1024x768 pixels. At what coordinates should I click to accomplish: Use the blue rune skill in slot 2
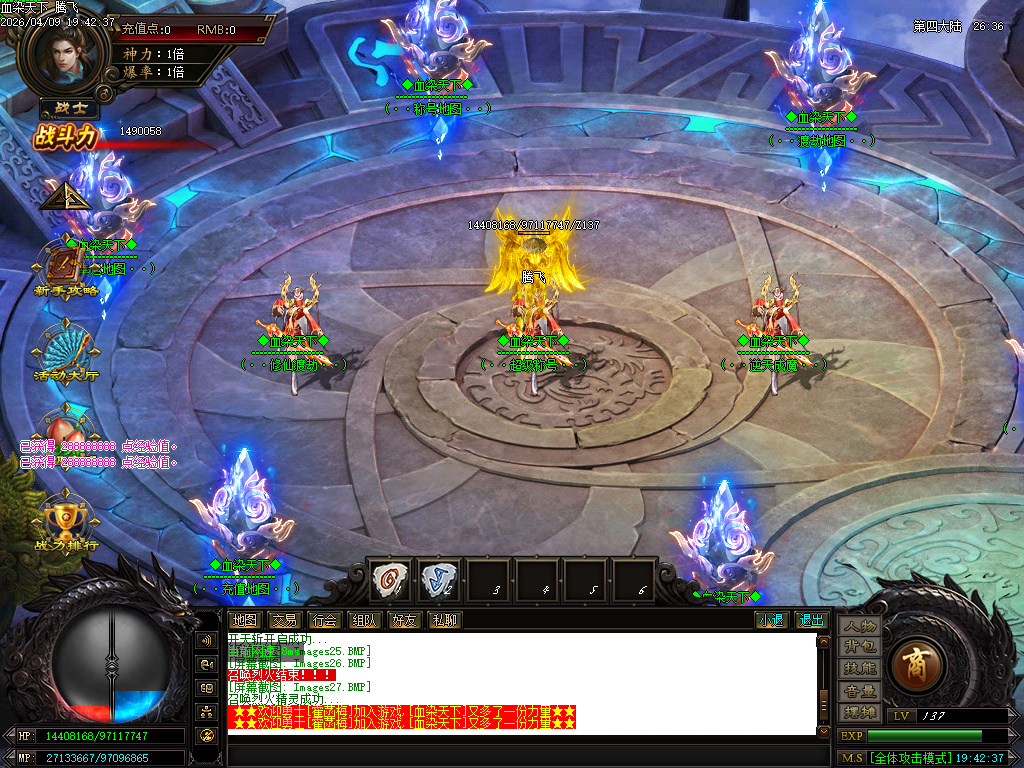(x=440, y=580)
